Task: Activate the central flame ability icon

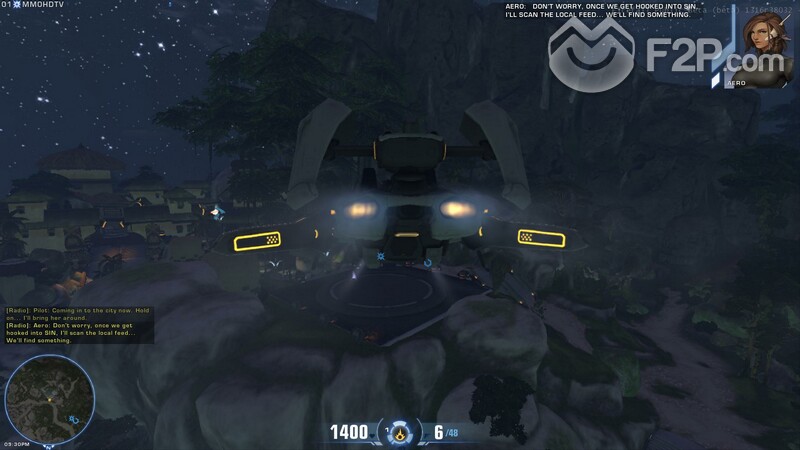Action: click(401, 433)
